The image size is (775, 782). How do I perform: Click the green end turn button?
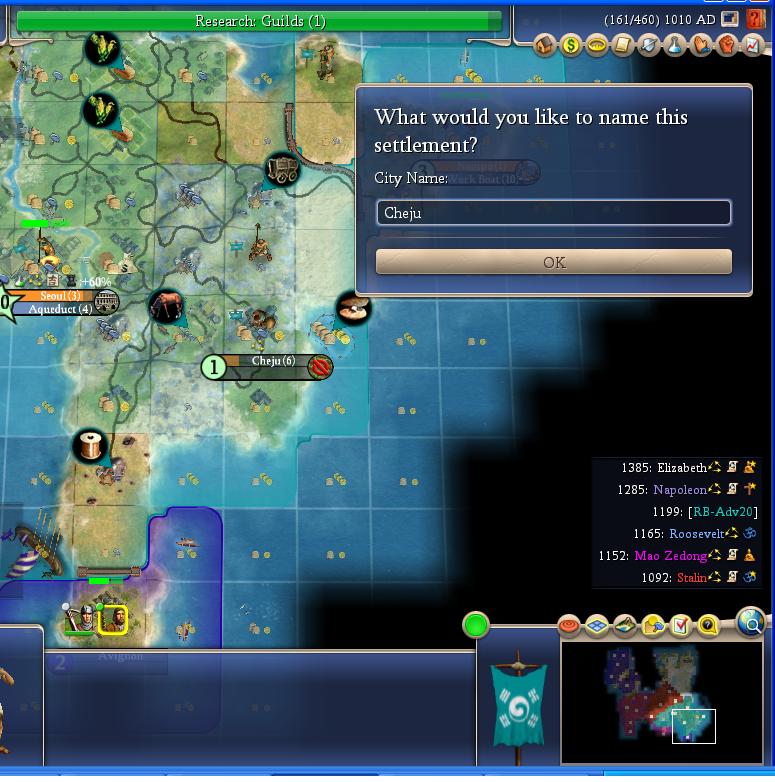point(476,626)
